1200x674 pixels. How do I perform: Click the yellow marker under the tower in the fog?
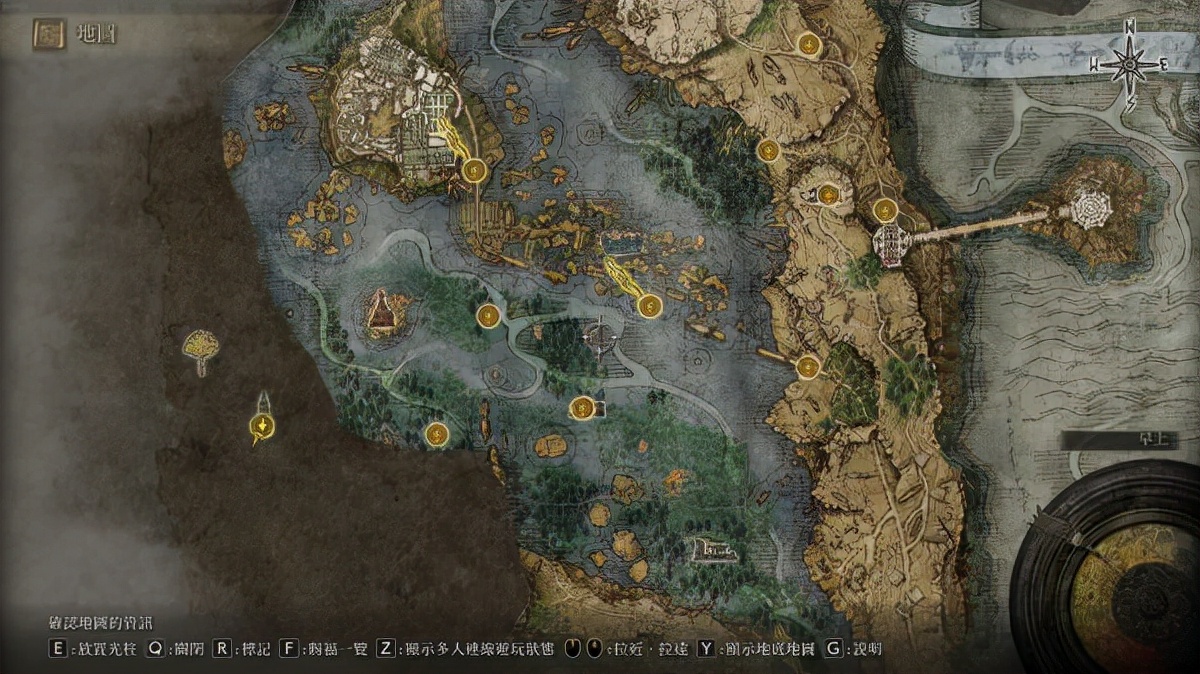tap(261, 428)
